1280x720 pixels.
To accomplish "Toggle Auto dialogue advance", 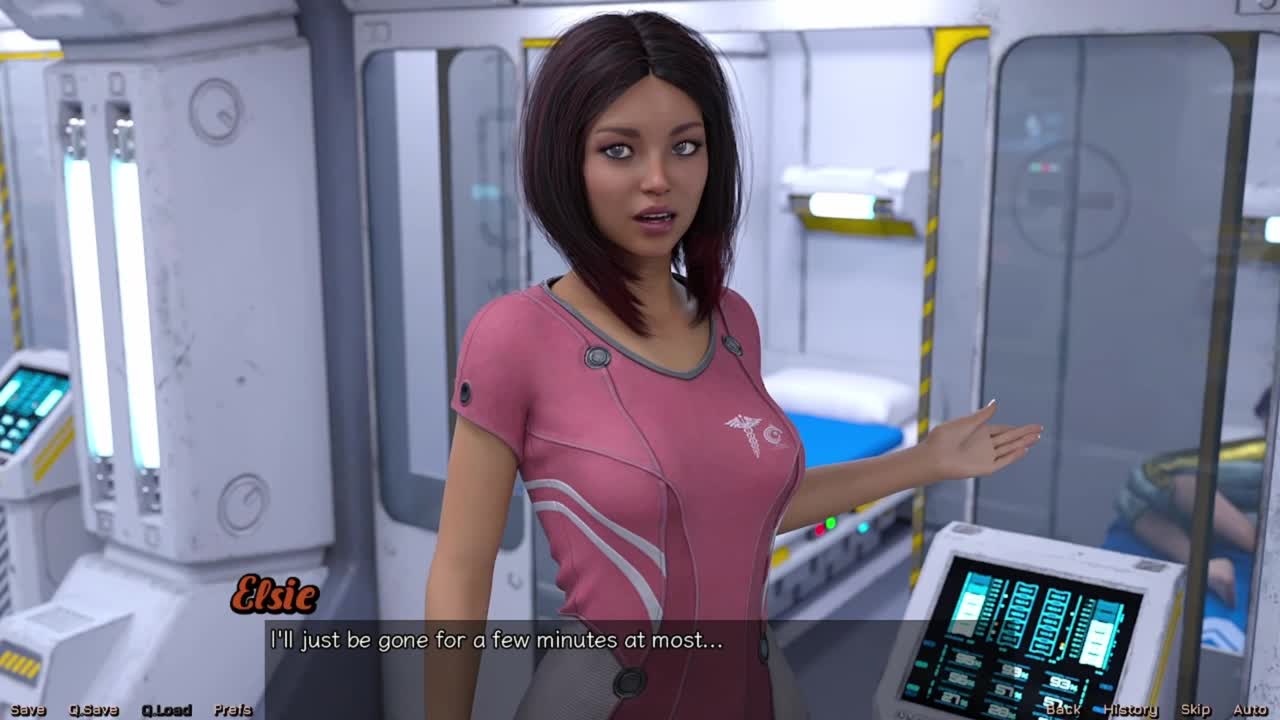I will (x=1250, y=710).
